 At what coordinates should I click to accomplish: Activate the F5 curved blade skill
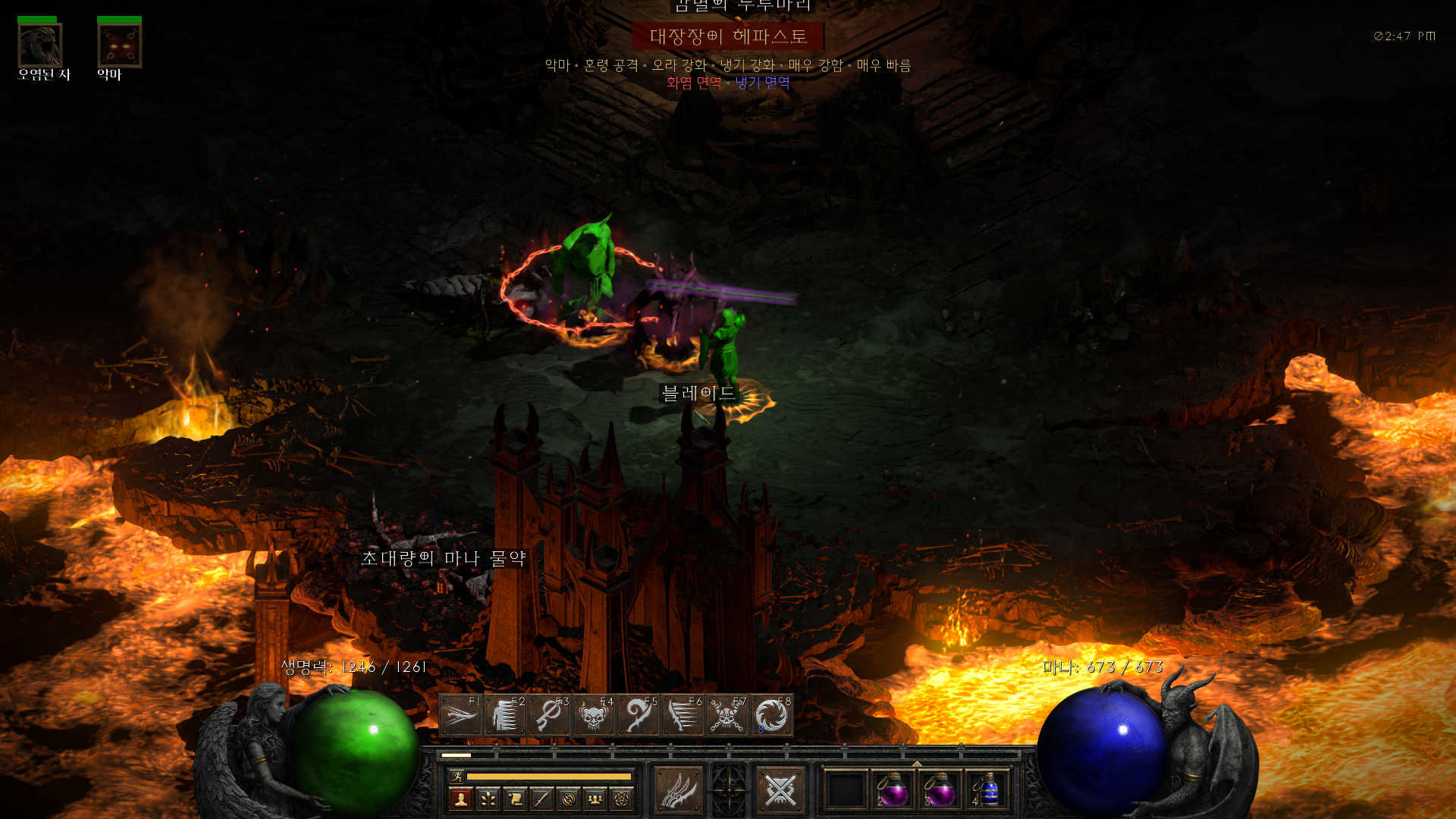[638, 714]
